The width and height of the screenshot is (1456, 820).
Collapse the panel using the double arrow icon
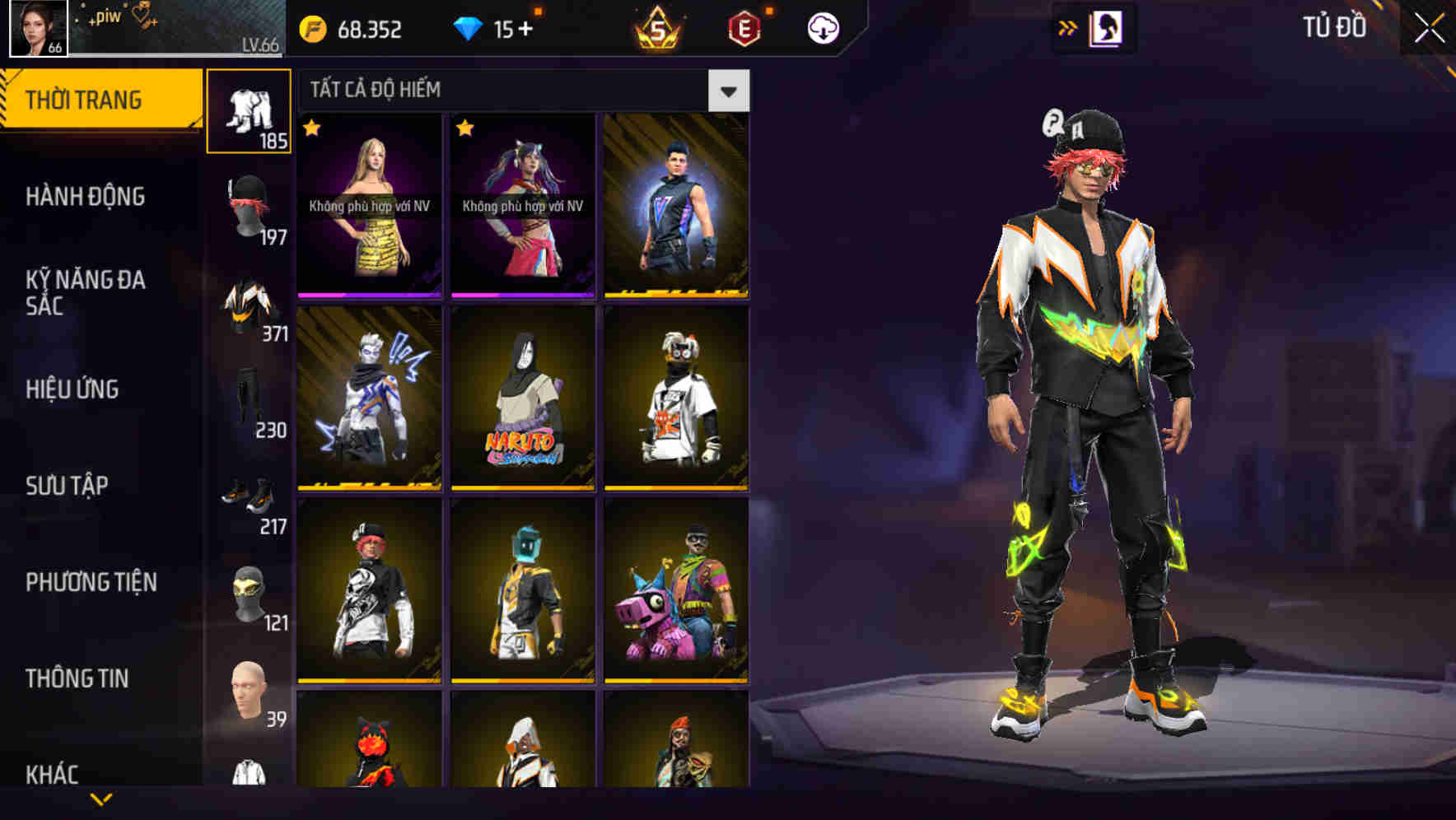click(1068, 27)
